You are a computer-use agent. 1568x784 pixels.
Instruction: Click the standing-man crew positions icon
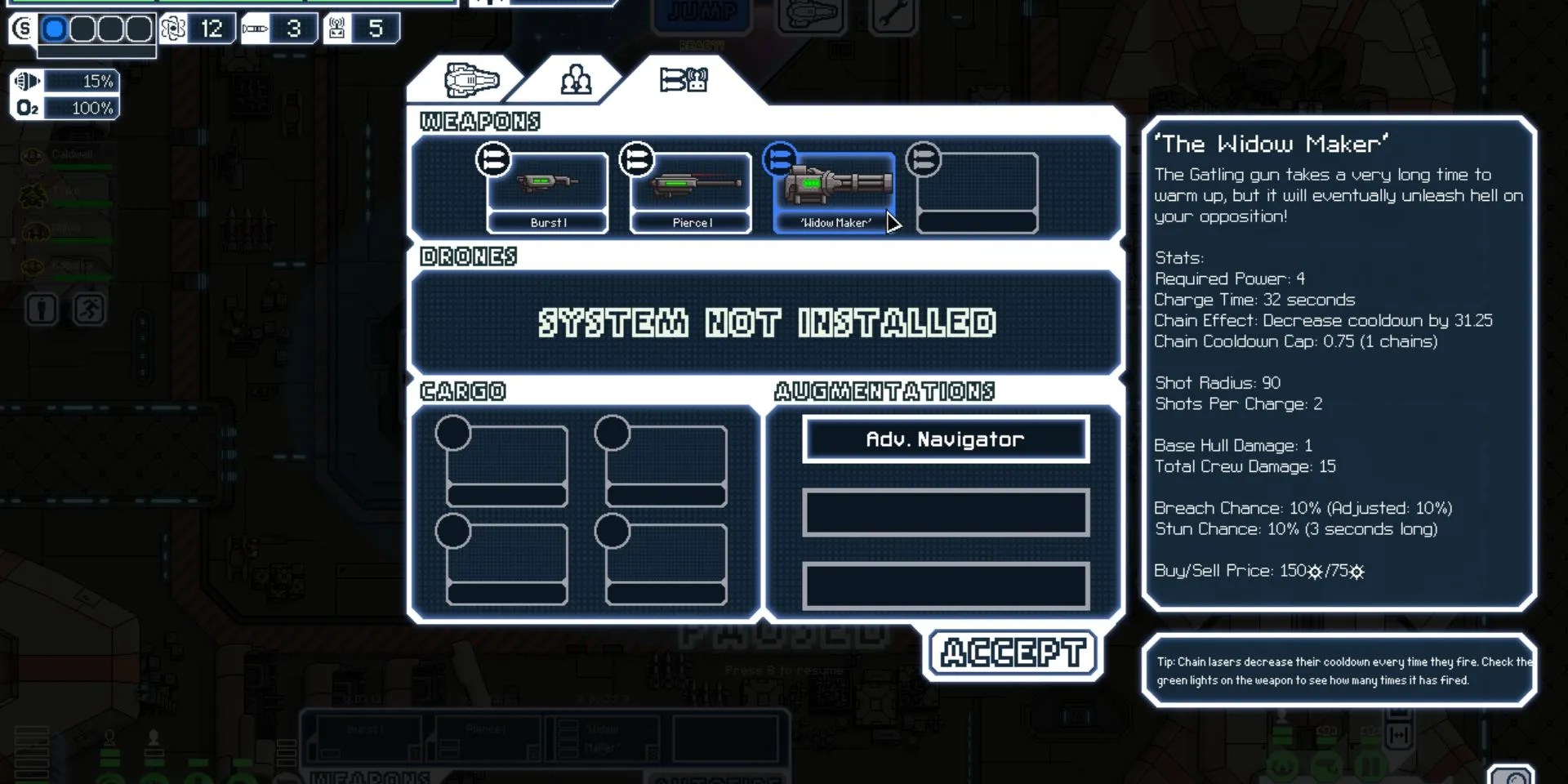(x=42, y=309)
